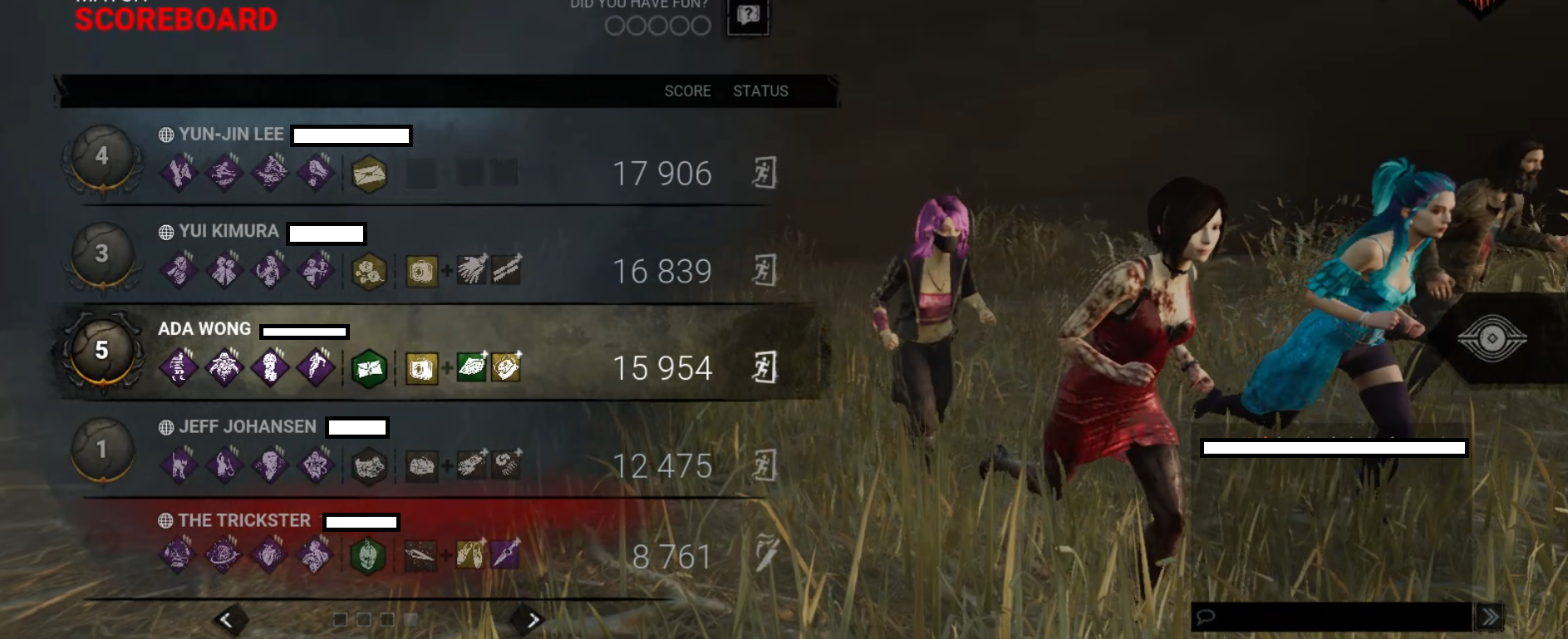
Task: Switch to the first page indicator square
Action: pos(342,617)
